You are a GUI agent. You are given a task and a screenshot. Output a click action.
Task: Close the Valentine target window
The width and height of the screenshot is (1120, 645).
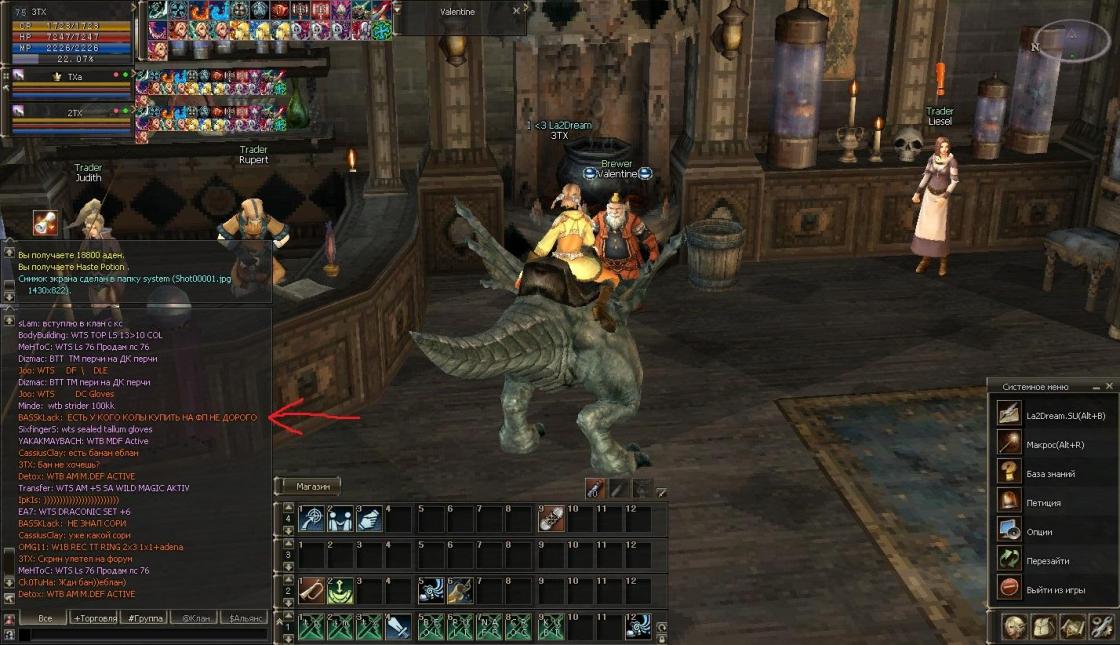pyautogui.click(x=517, y=11)
